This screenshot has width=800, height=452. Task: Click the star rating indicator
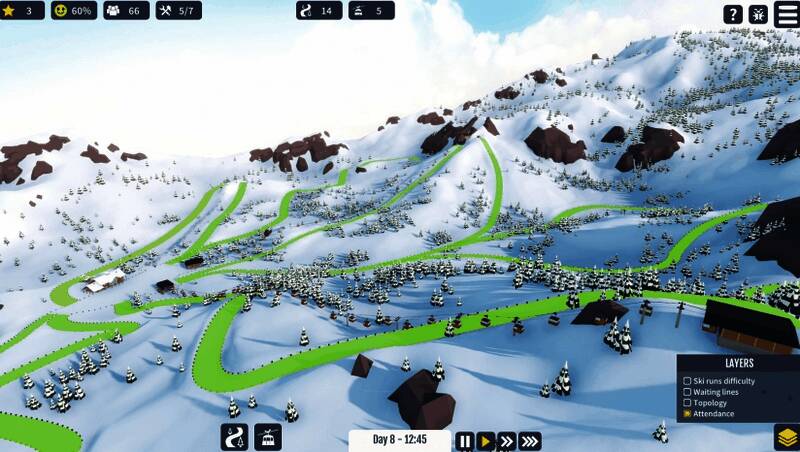[x=21, y=11]
